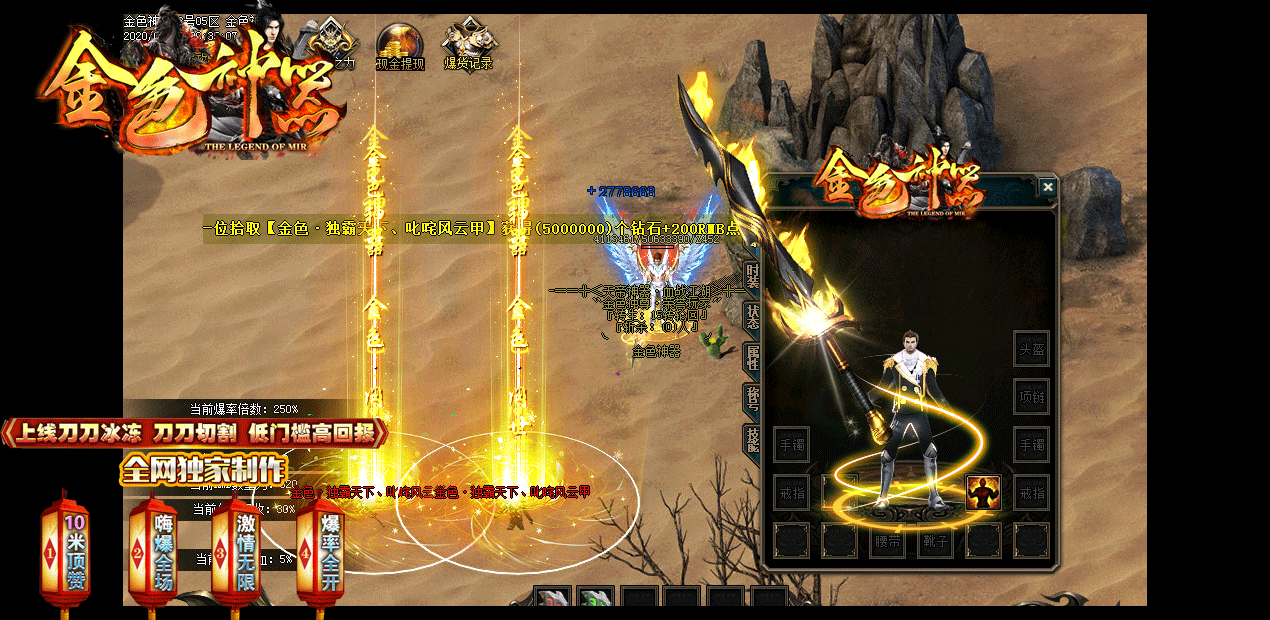Select the 项链 necklace equipment slot
This screenshot has height=620, width=1270.
point(1031,397)
